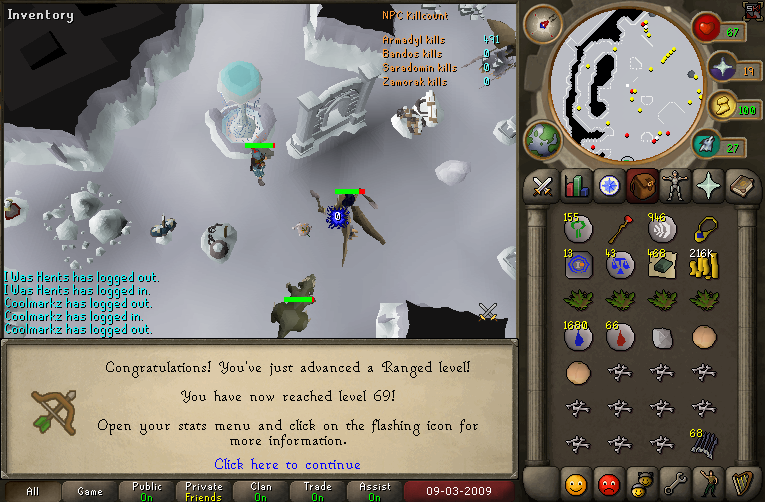Open the Ignore List tab
The height and width of the screenshot is (502, 765).
(608, 483)
